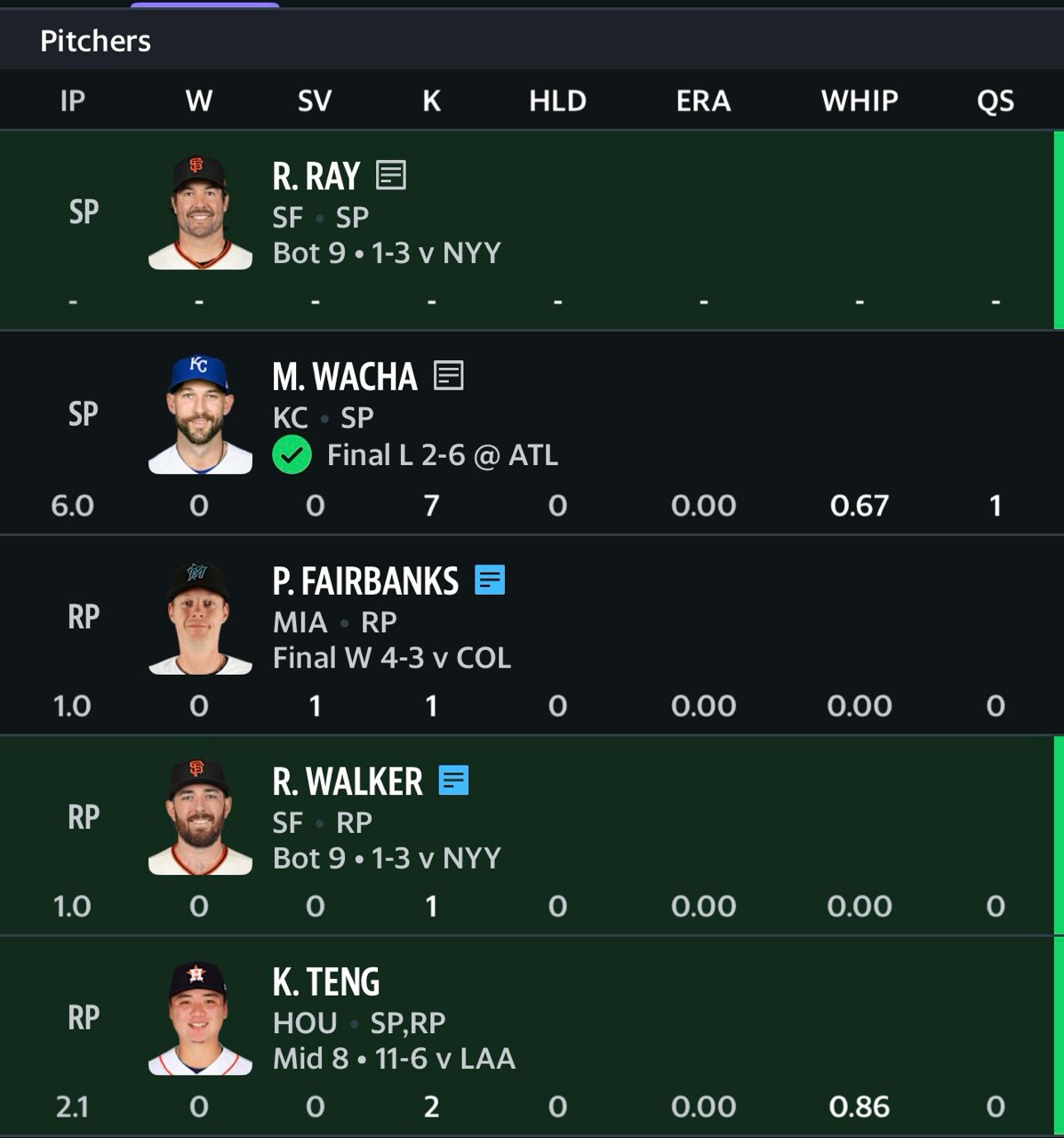Click the IP column header
Screen dimensions: 1064x1138
click(73, 100)
